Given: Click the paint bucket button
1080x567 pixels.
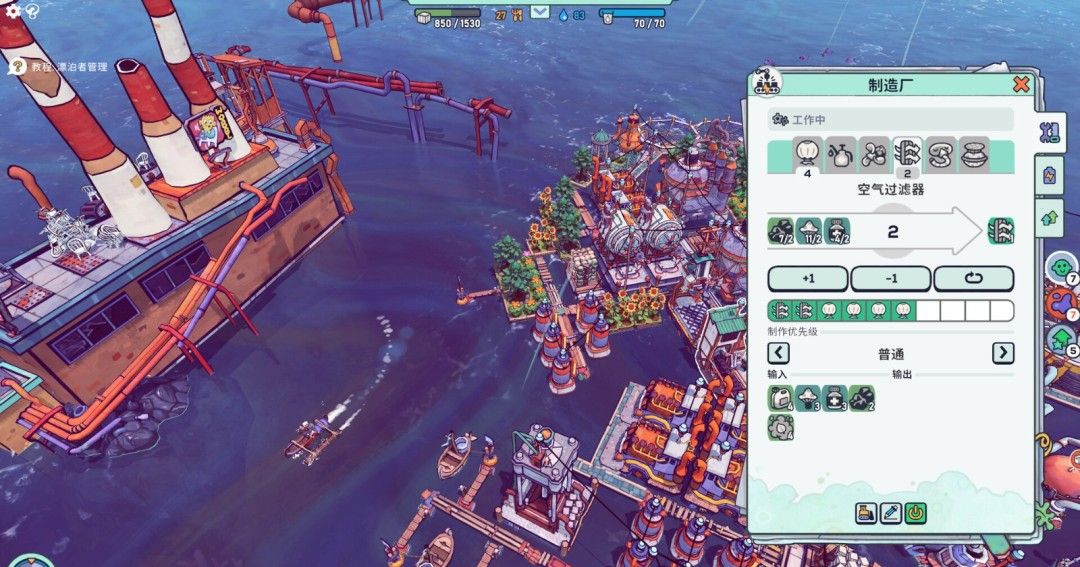Looking at the screenshot, I should point(866,514).
